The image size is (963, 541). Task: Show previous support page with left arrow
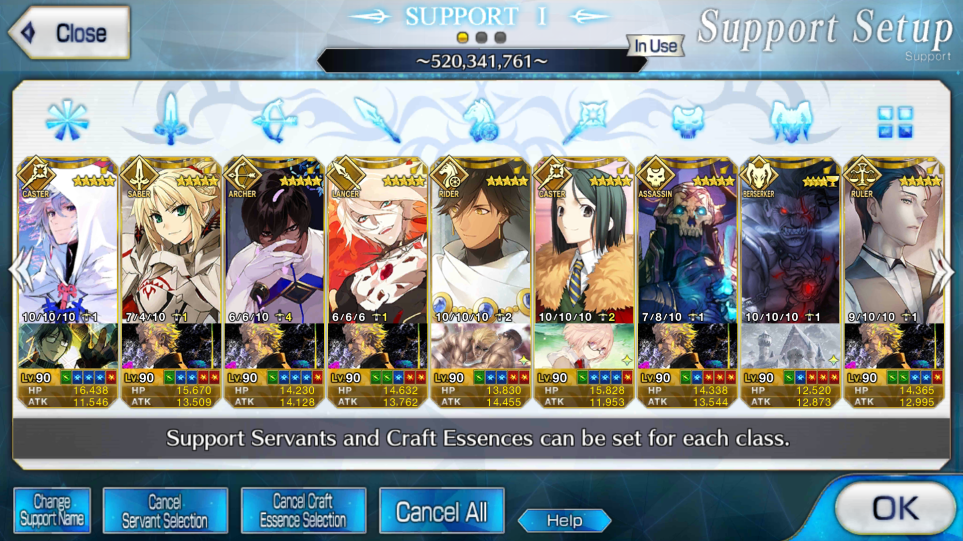(20, 272)
